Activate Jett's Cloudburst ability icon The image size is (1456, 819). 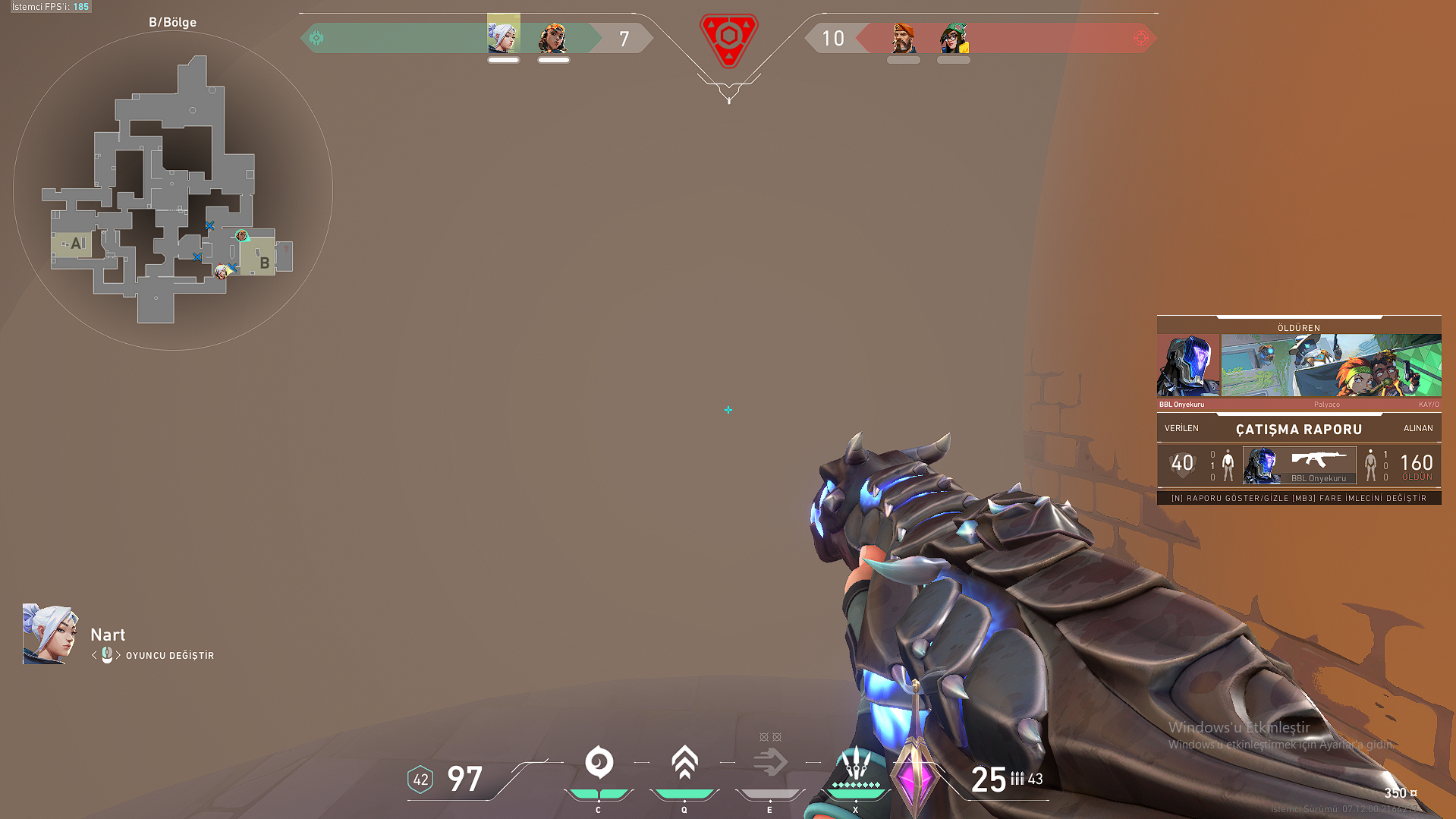click(x=599, y=762)
